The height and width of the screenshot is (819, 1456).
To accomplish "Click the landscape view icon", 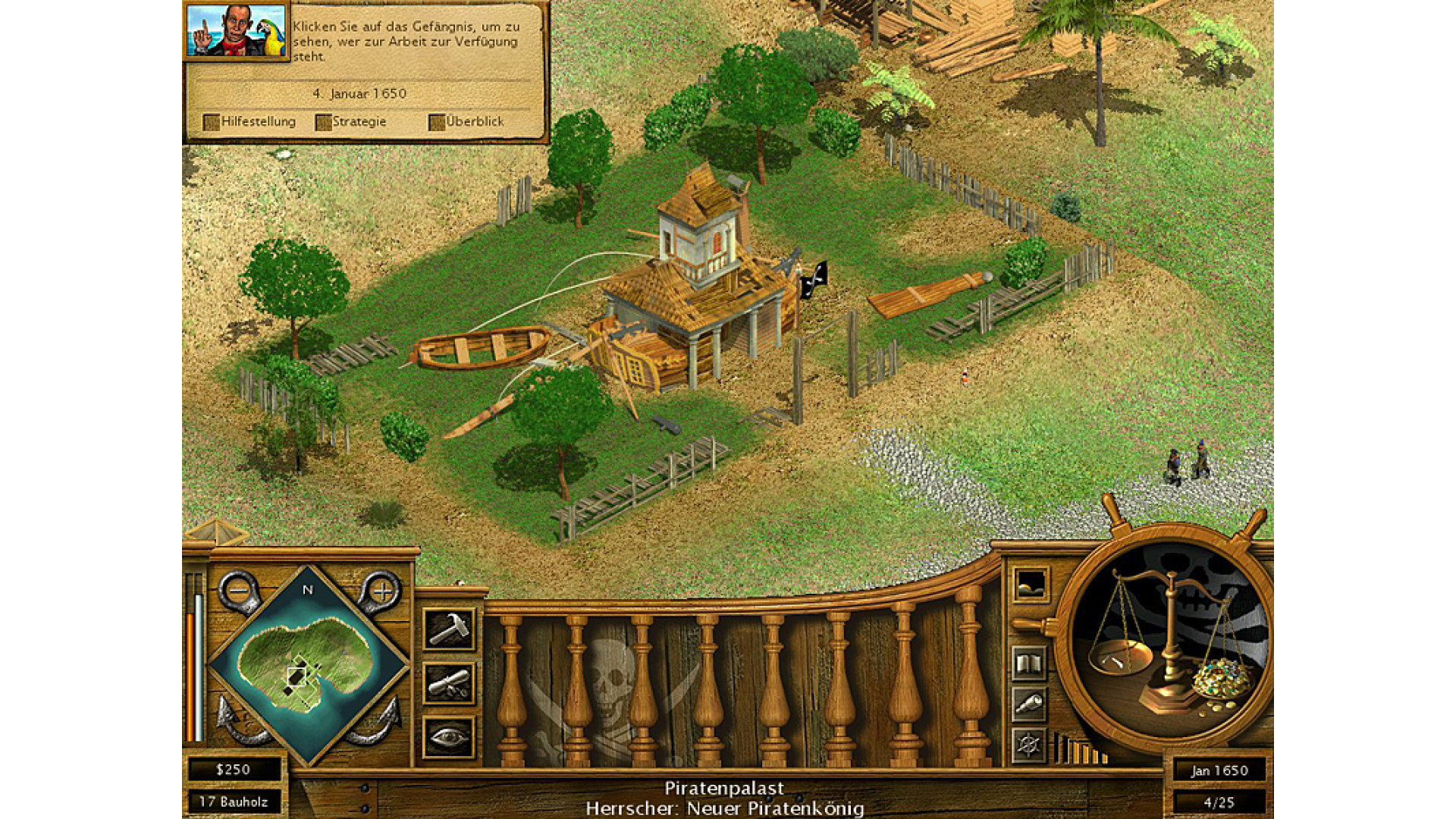I will pyautogui.click(x=1031, y=585).
